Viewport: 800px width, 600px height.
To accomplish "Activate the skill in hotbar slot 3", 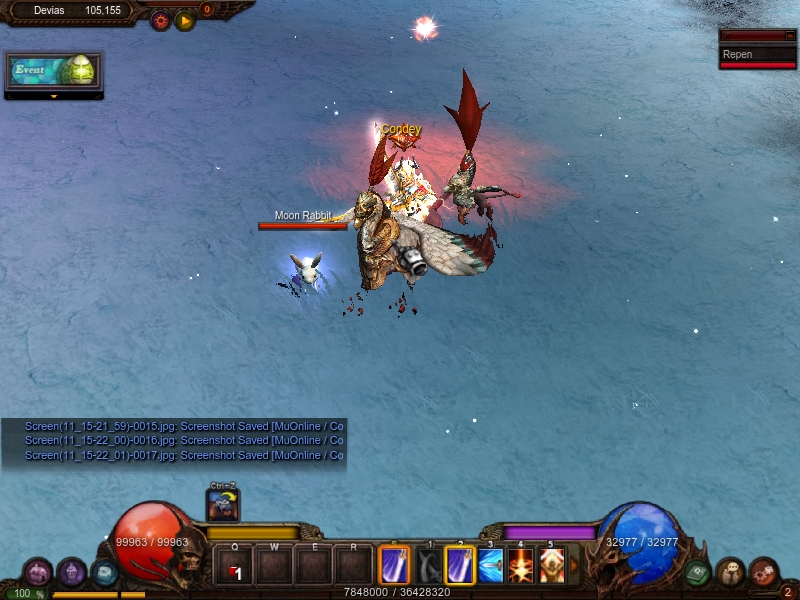I will click(x=490, y=566).
